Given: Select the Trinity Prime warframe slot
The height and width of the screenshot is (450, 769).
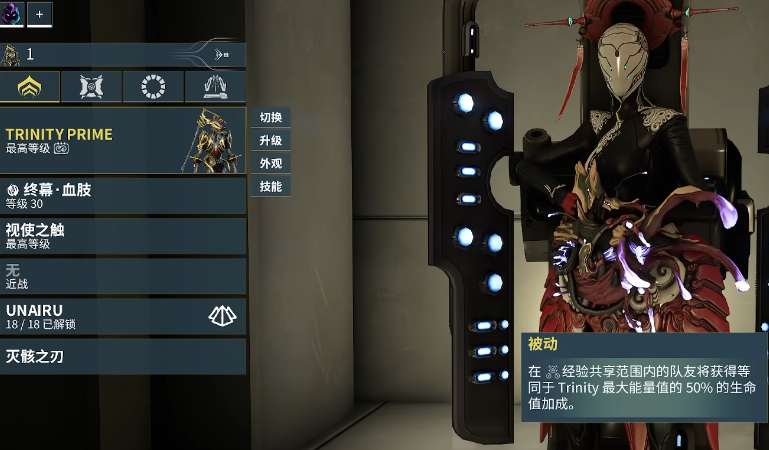Looking at the screenshot, I should (x=122, y=141).
